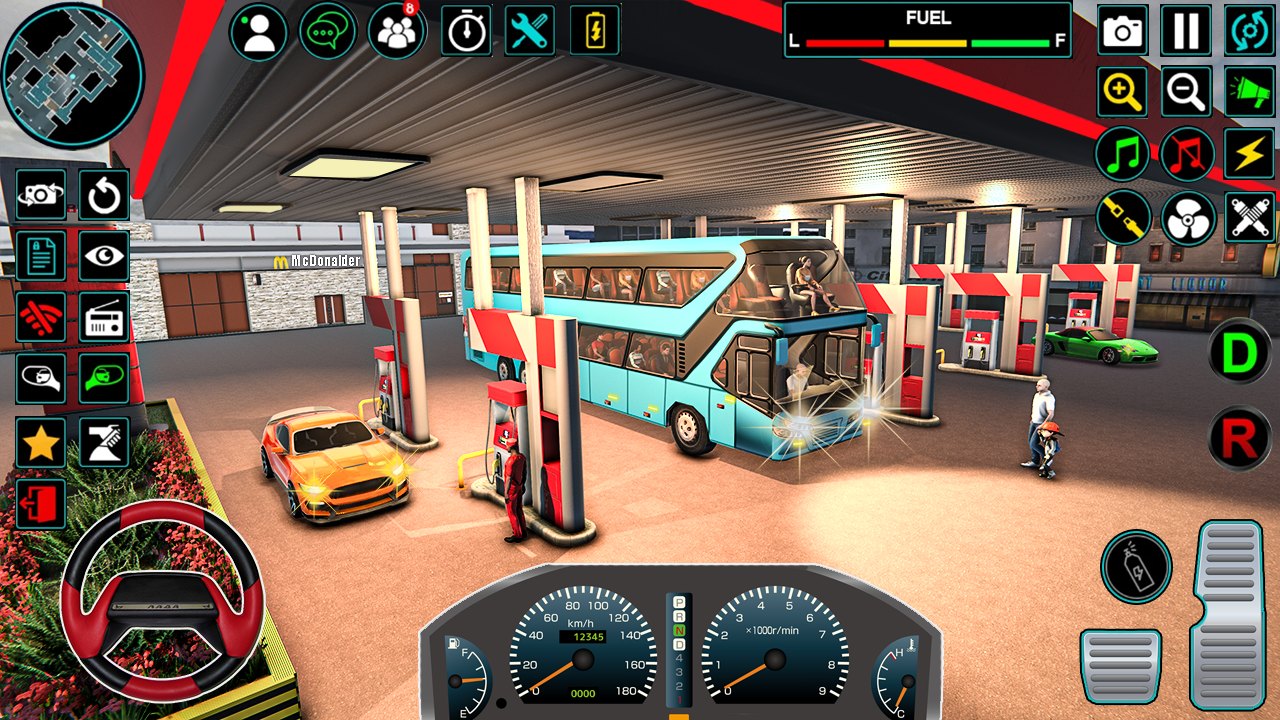Tap the stopwatch timer icon

pyautogui.click(x=464, y=31)
